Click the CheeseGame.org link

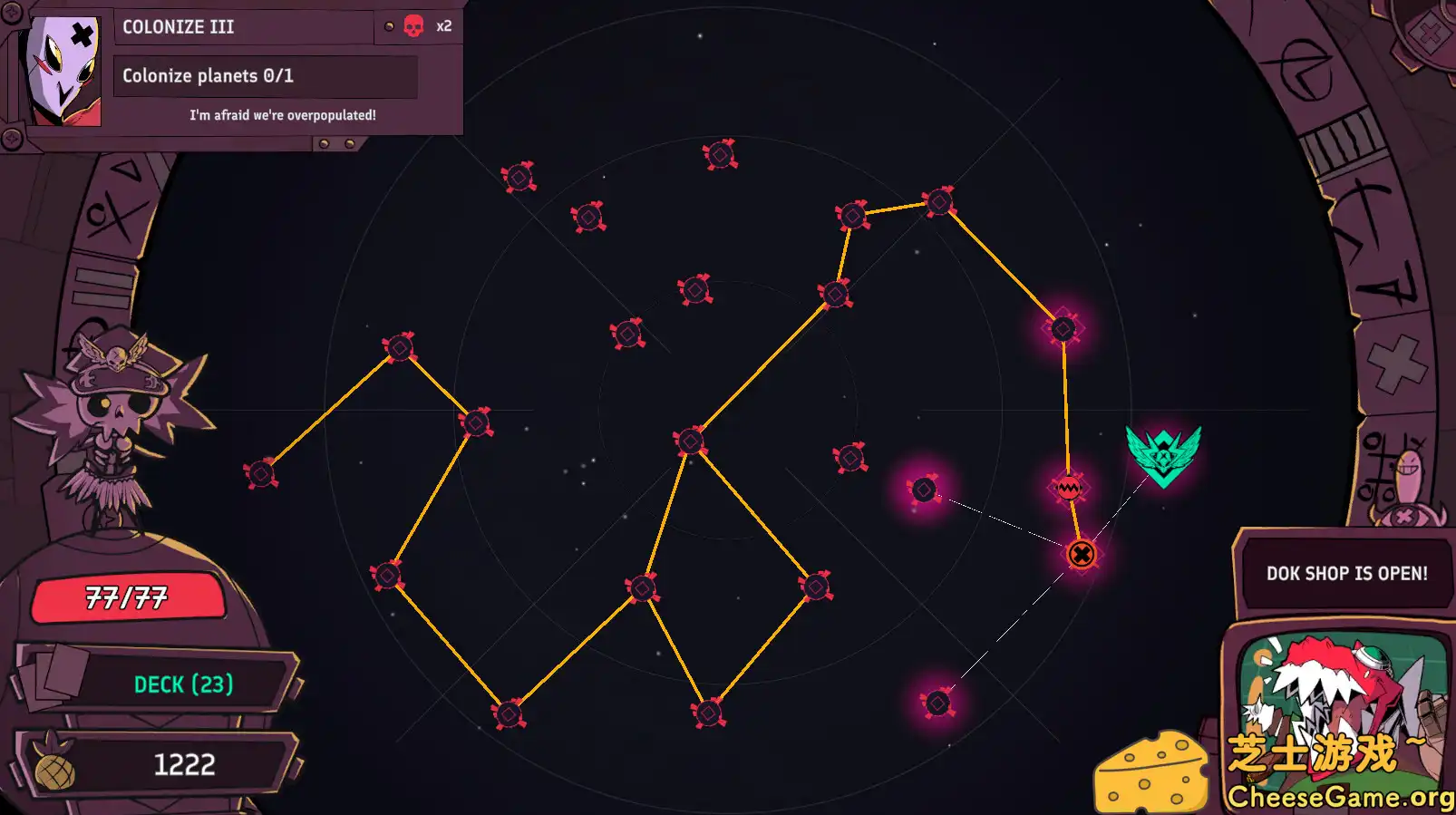[1344, 797]
